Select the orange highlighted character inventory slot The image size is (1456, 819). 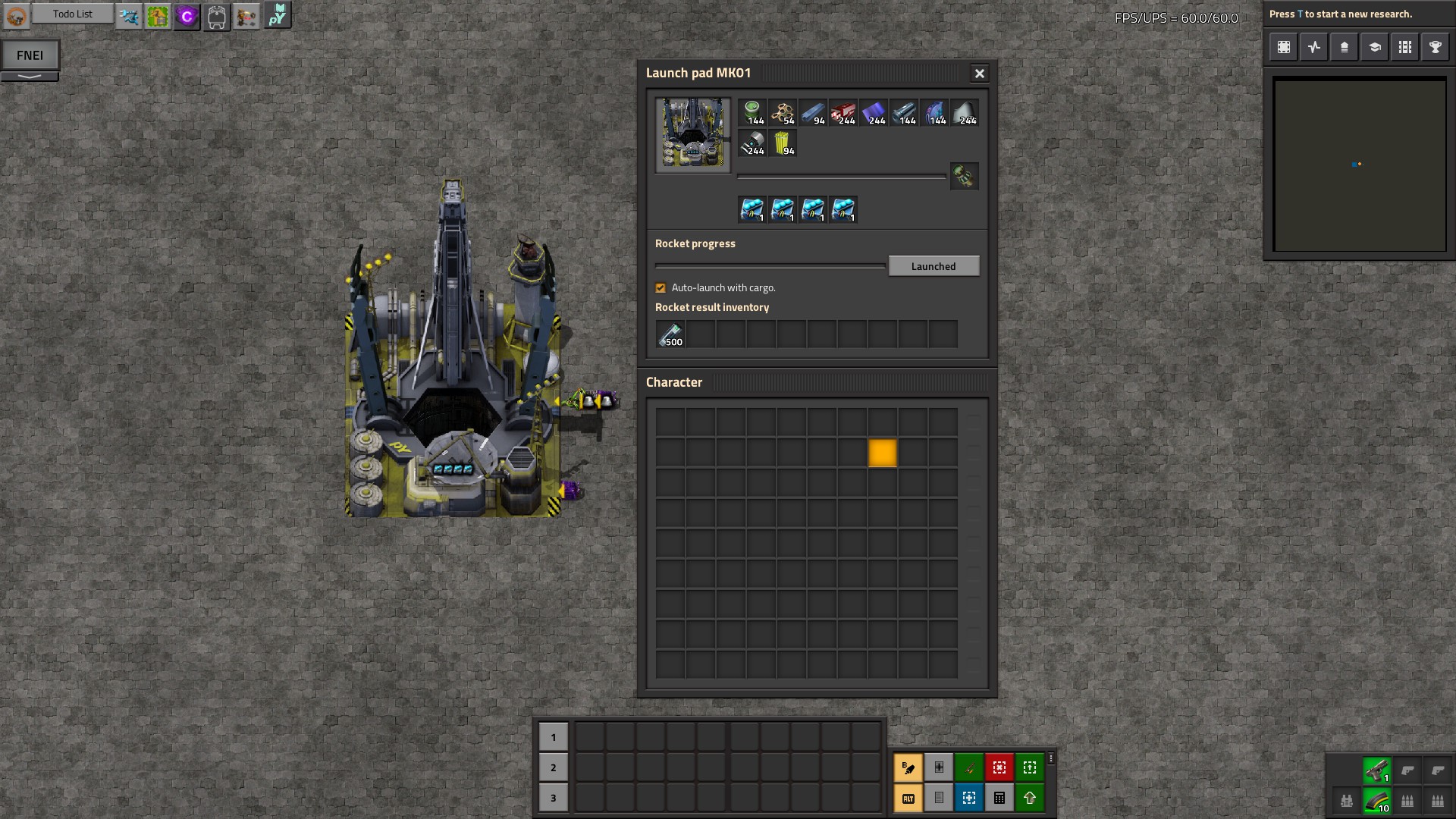[x=882, y=453]
